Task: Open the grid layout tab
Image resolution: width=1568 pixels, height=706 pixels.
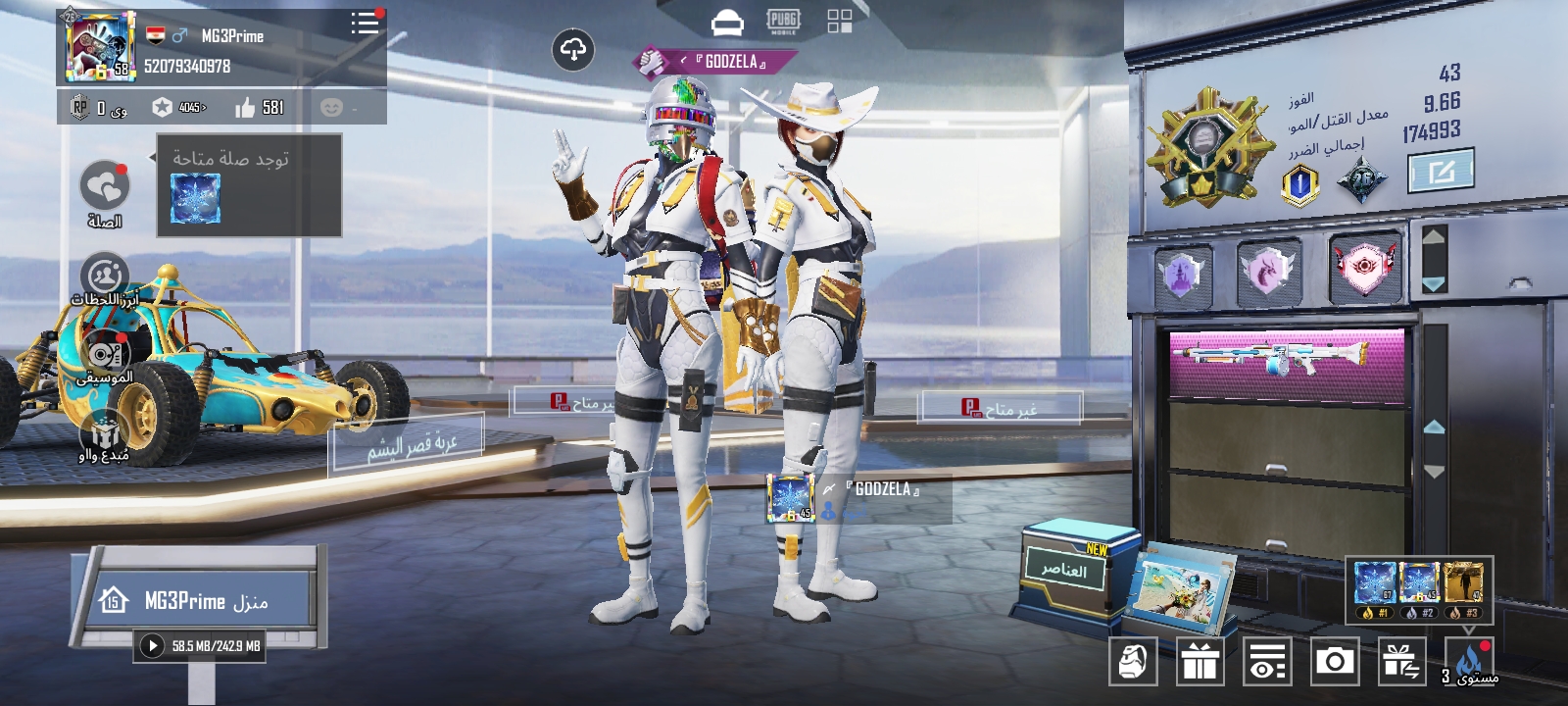Action: 840,22
